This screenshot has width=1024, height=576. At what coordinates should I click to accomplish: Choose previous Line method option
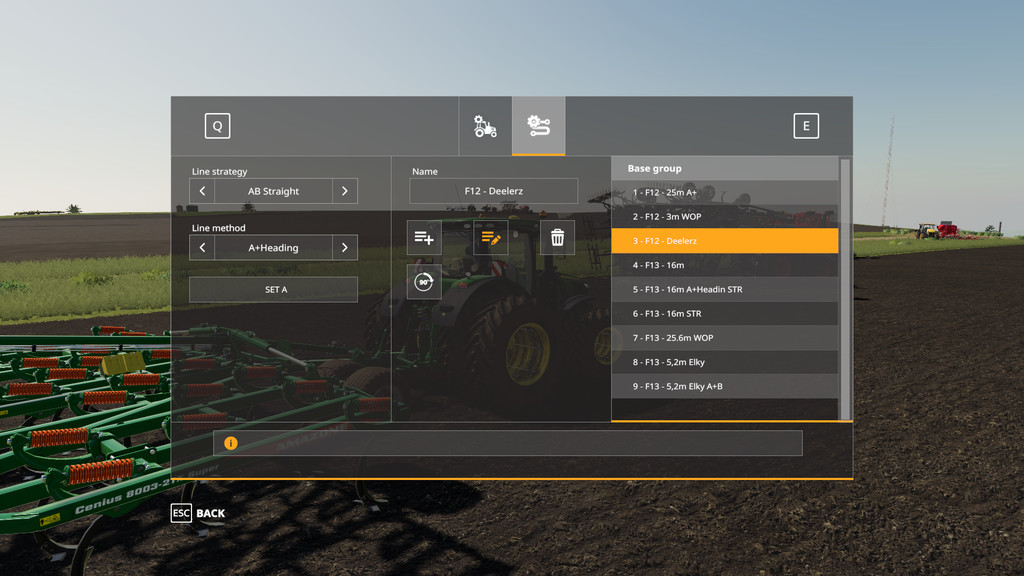point(202,248)
